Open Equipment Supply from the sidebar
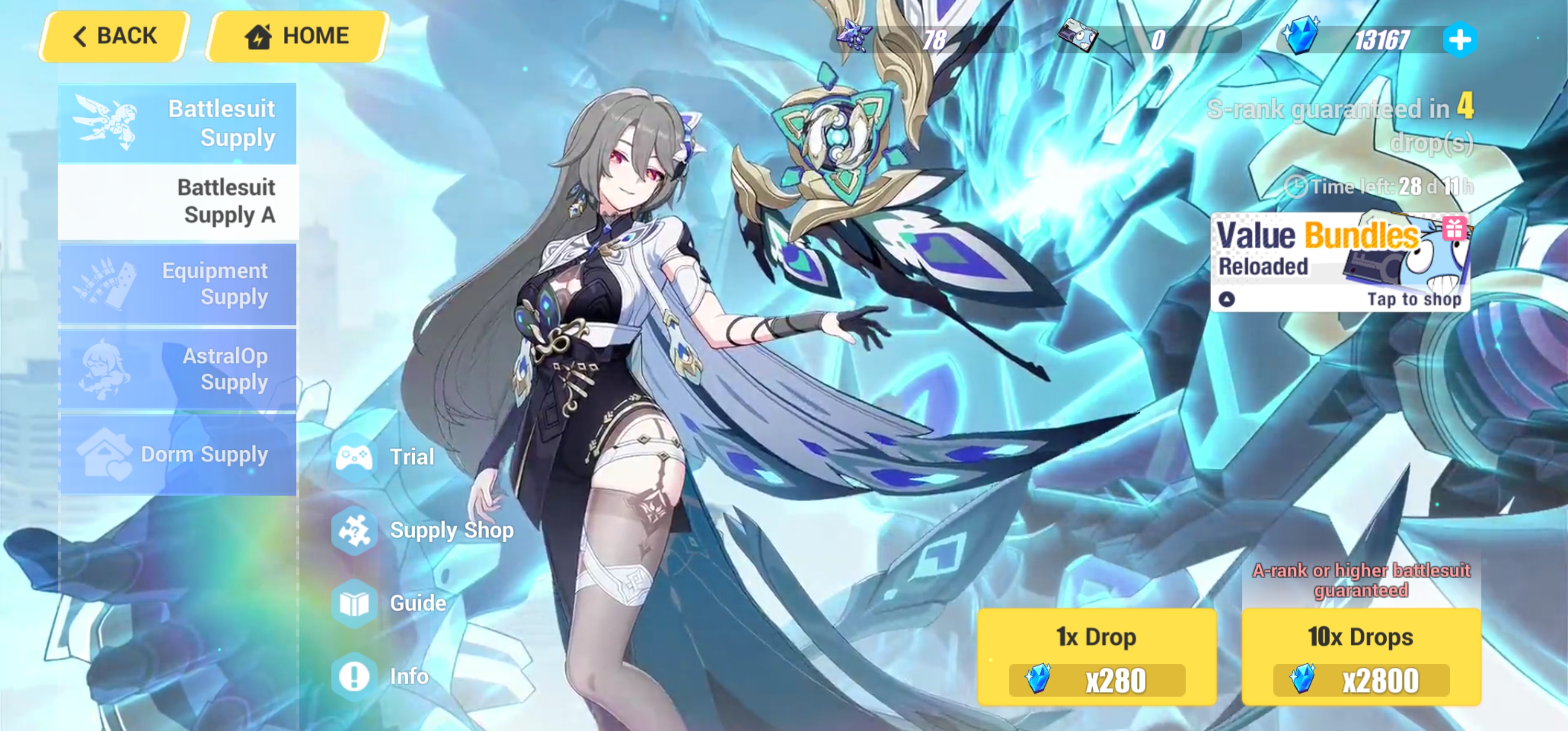The image size is (1568, 731). tap(177, 284)
